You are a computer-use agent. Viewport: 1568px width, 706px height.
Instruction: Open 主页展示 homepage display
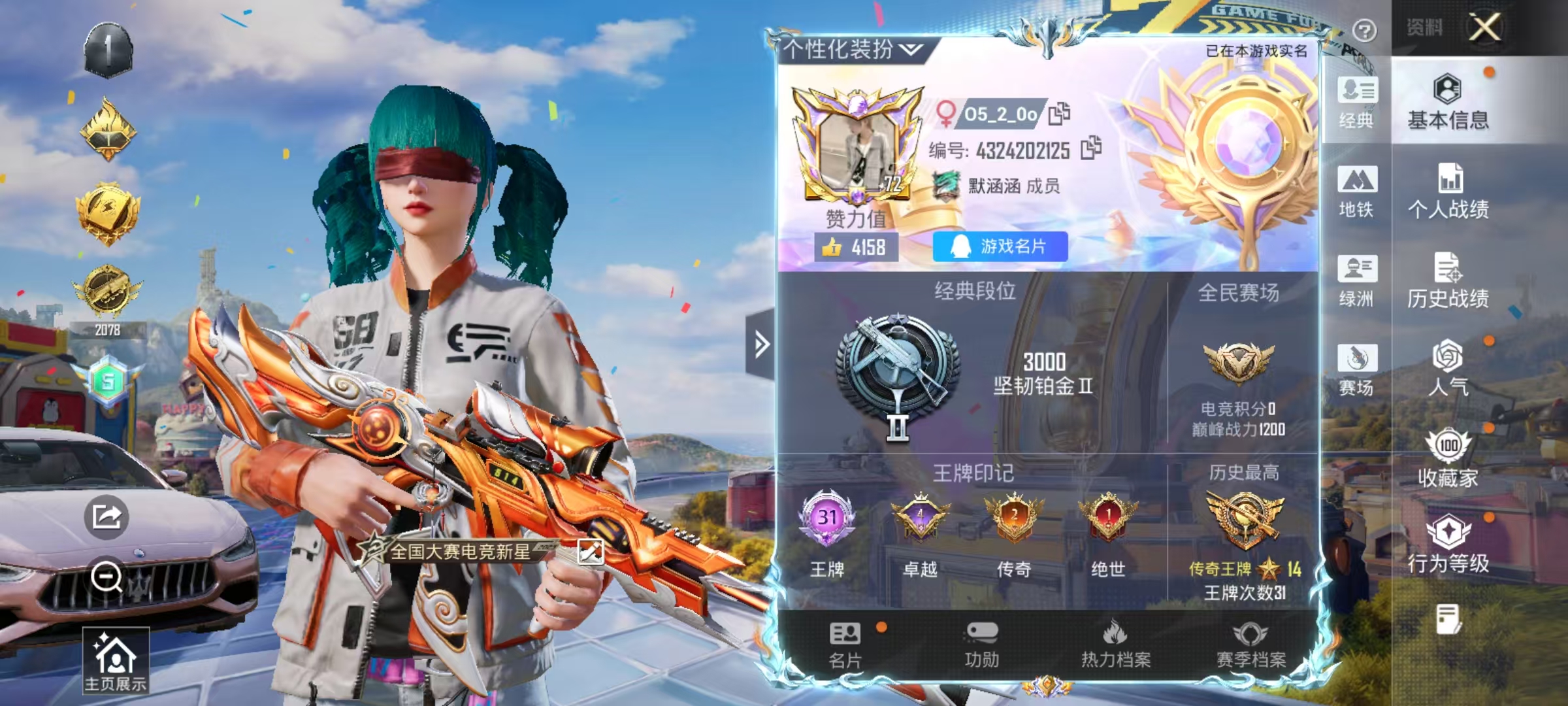pyautogui.click(x=116, y=660)
